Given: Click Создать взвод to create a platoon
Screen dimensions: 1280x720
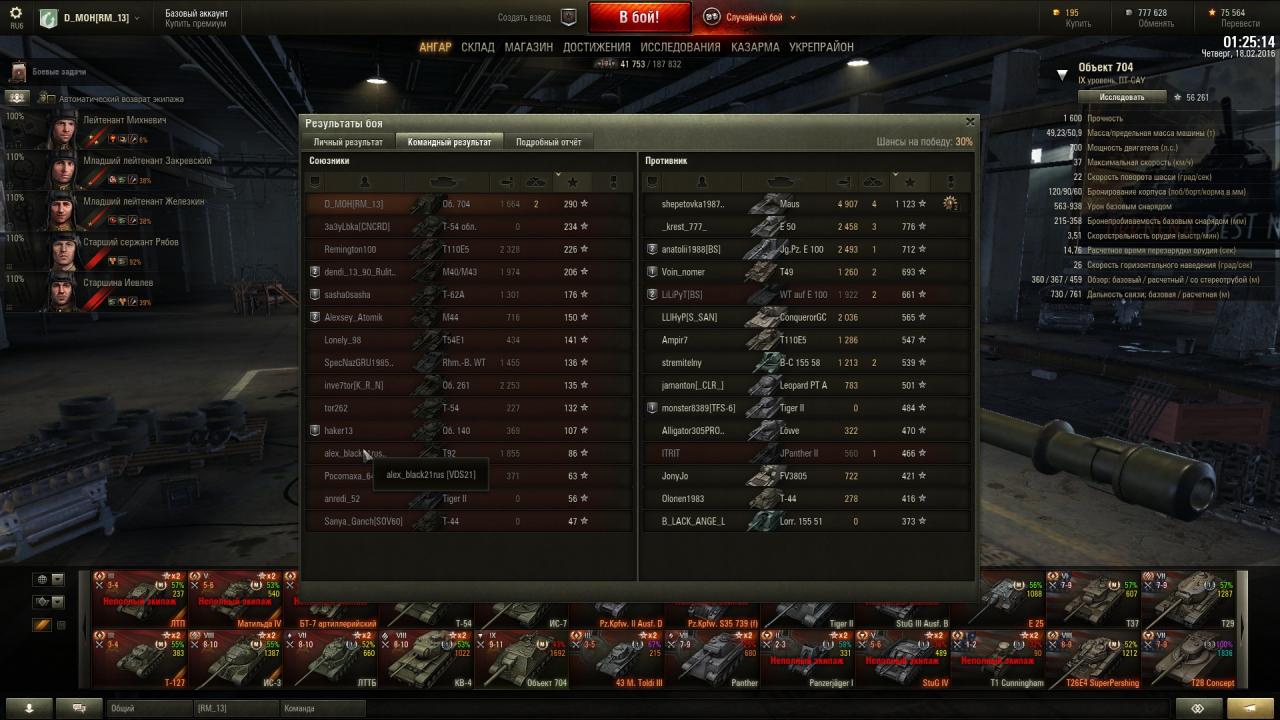Looking at the screenshot, I should [x=525, y=17].
